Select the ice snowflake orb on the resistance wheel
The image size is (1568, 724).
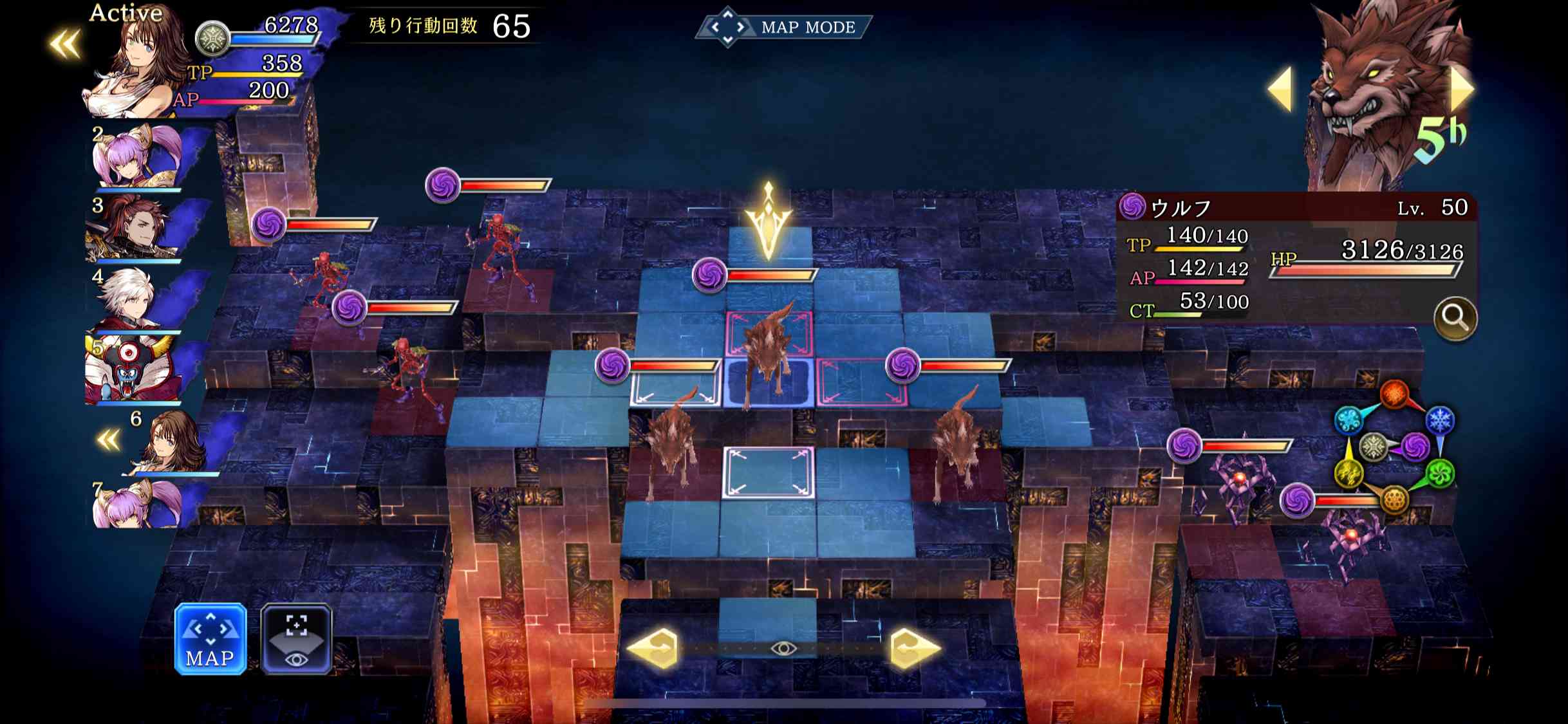pos(1440,420)
